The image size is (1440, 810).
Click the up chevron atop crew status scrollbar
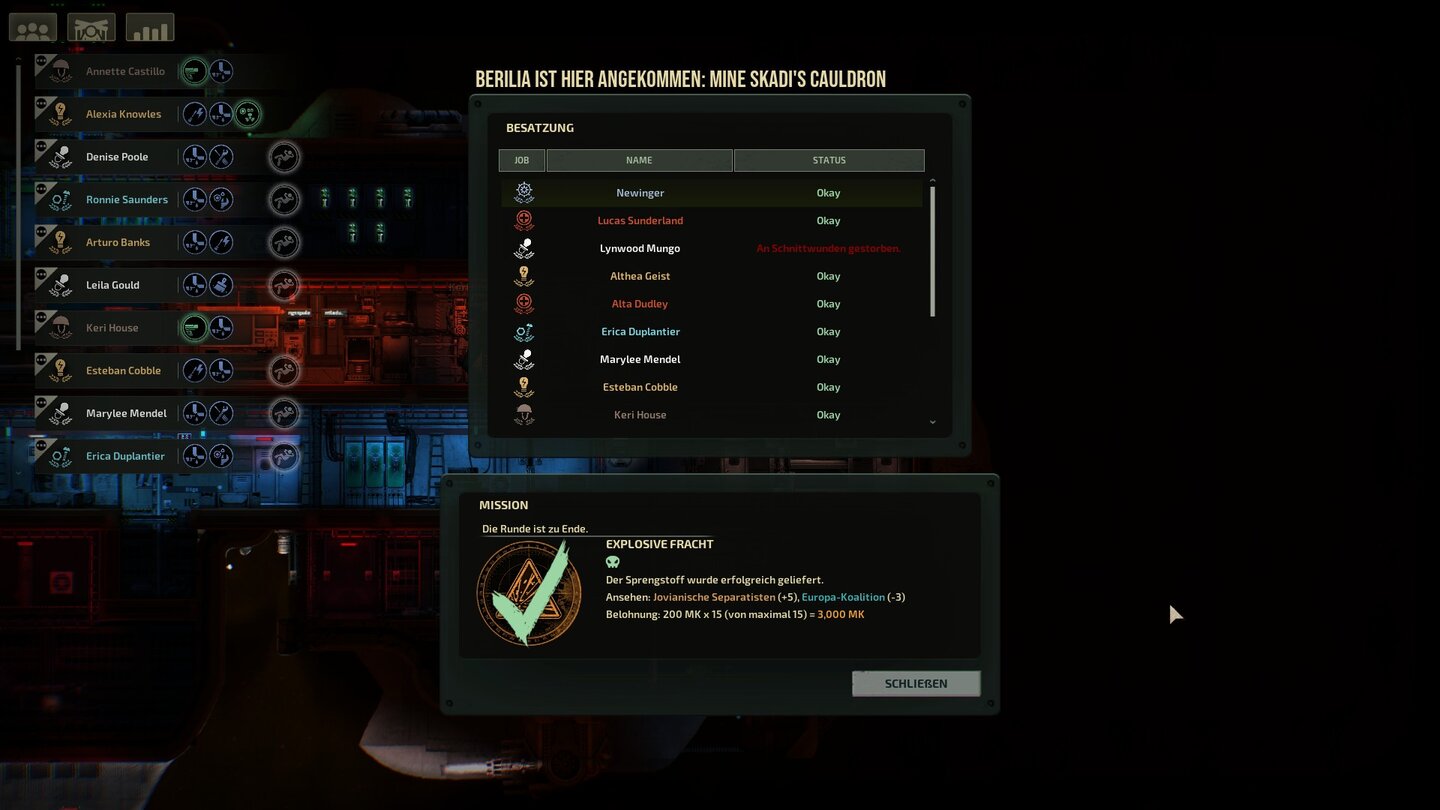click(x=932, y=180)
